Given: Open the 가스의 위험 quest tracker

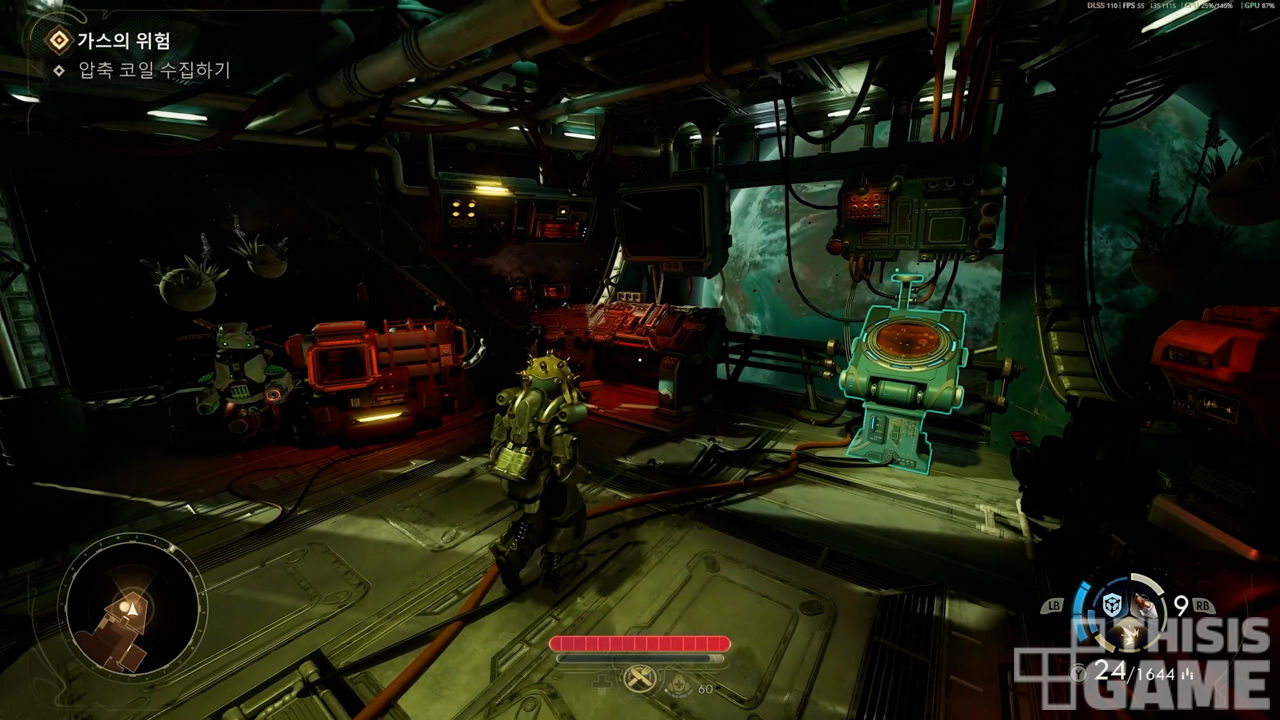Looking at the screenshot, I should 123,41.
